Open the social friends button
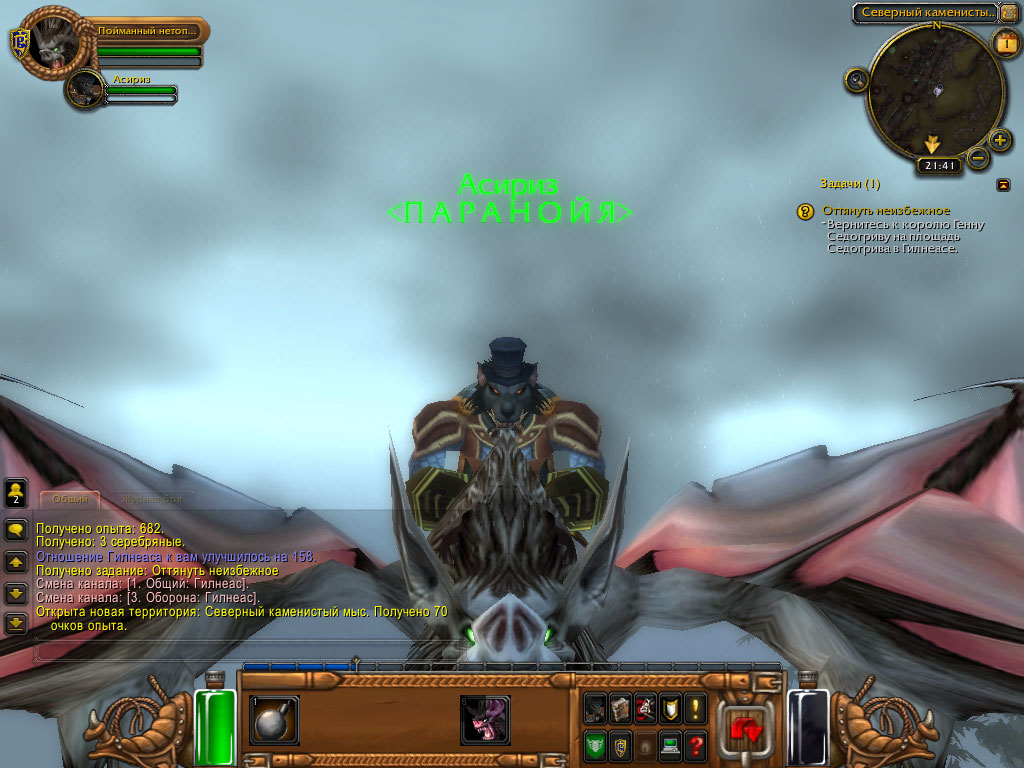The height and width of the screenshot is (768, 1024). pos(16,492)
